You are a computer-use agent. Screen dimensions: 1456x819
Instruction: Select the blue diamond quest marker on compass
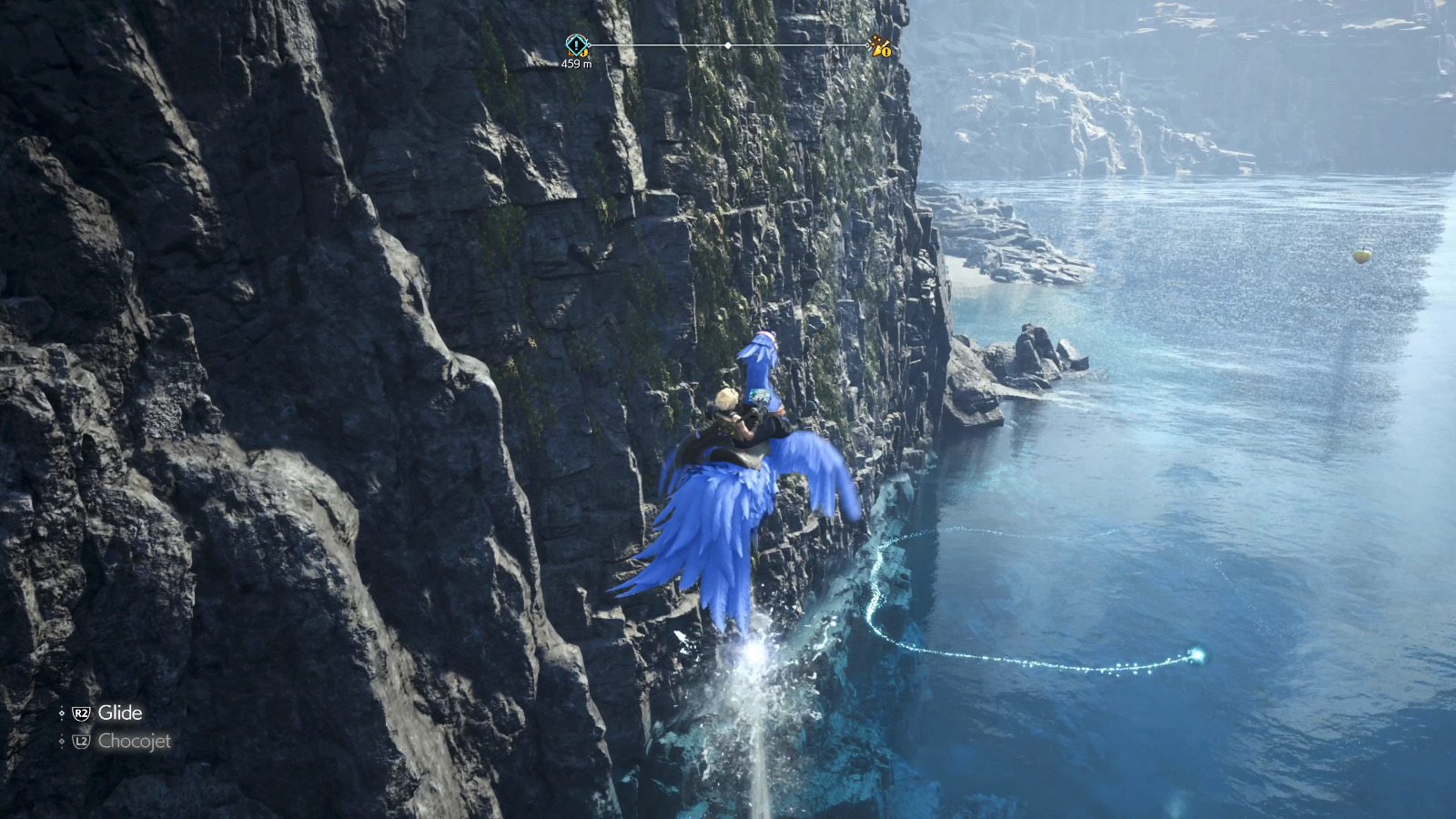point(576,45)
